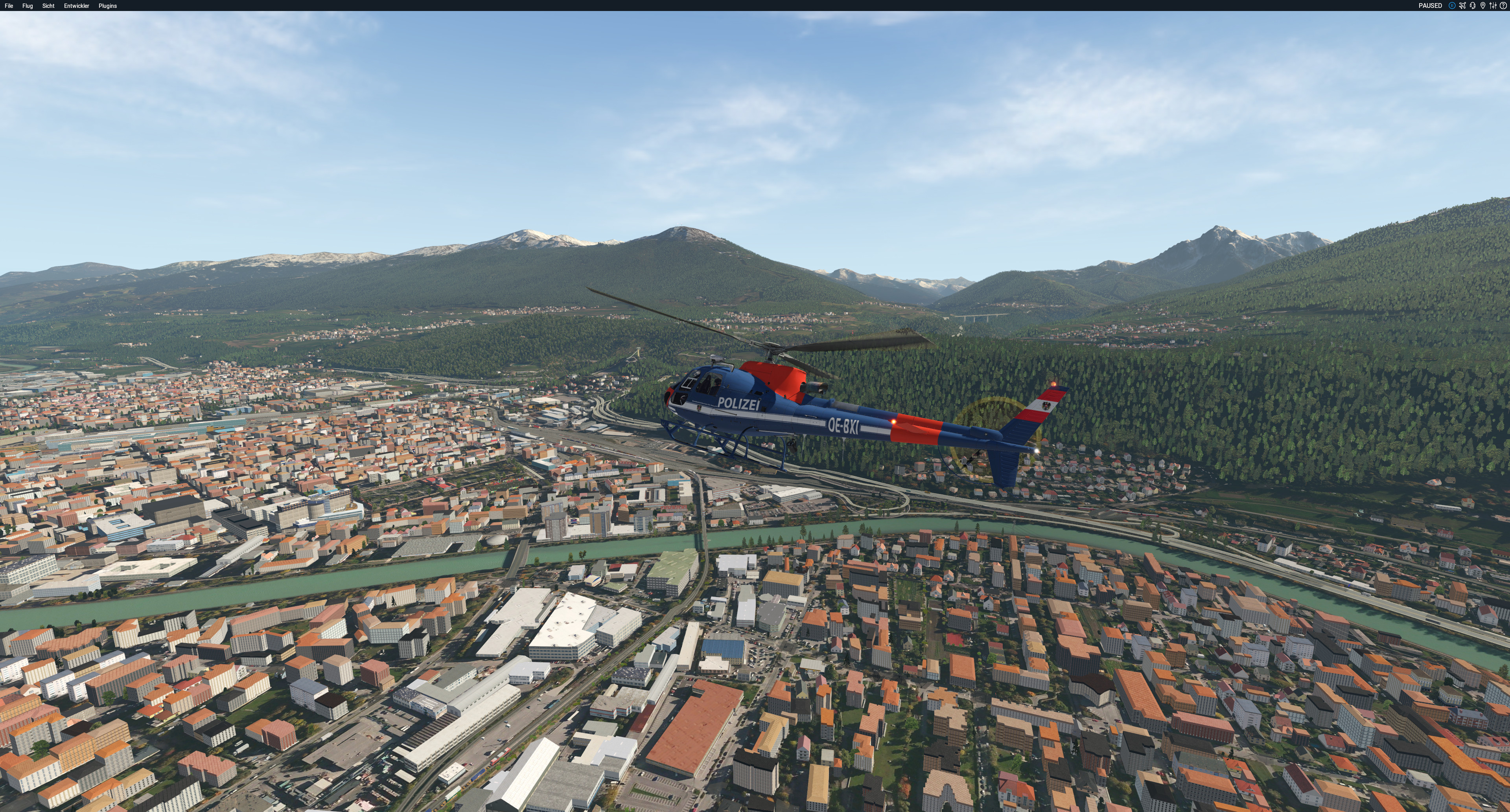Open the Plugins menu
The image size is (1510, 812).
point(107,6)
